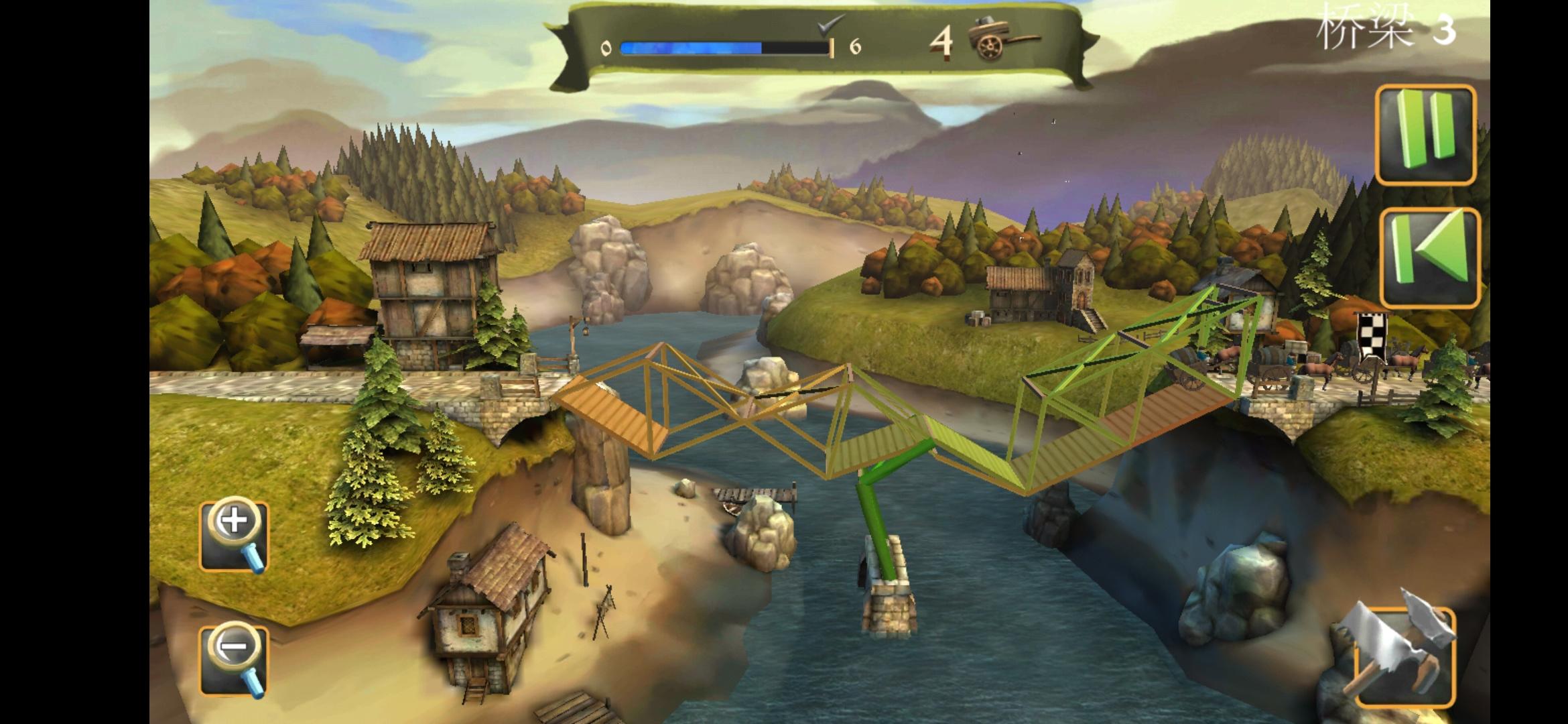Screen dimensions: 1568x724
Task: Zoom in with the plus magnifier
Action: tap(235, 535)
